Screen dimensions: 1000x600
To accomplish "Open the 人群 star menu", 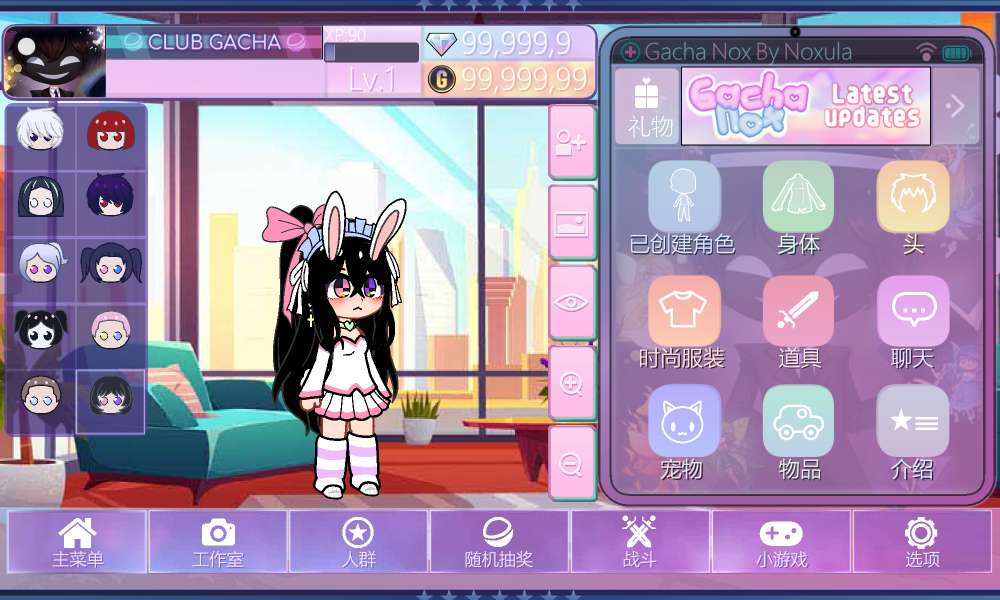I will pos(358,542).
